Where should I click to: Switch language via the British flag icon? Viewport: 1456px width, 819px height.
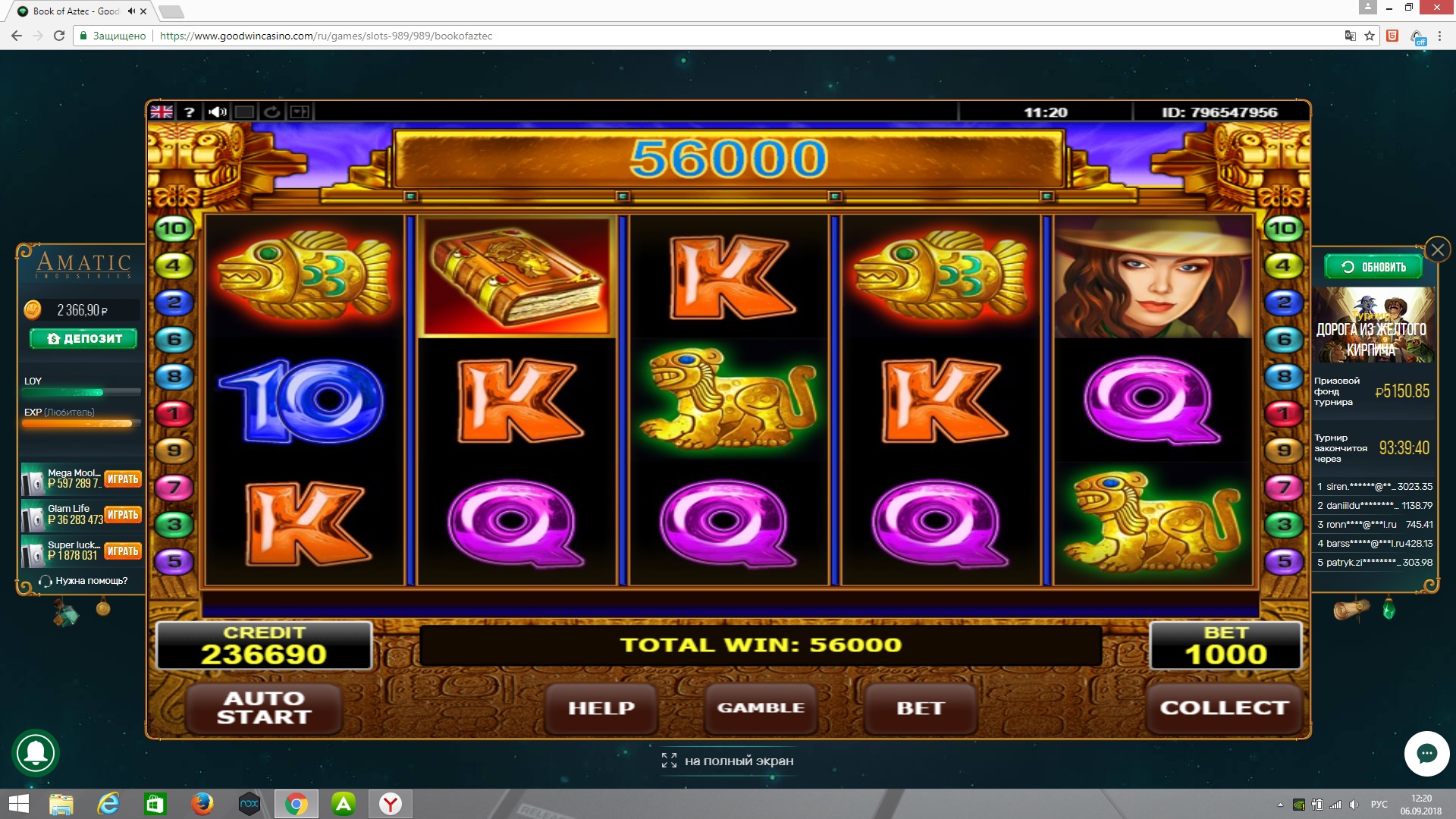(x=162, y=112)
